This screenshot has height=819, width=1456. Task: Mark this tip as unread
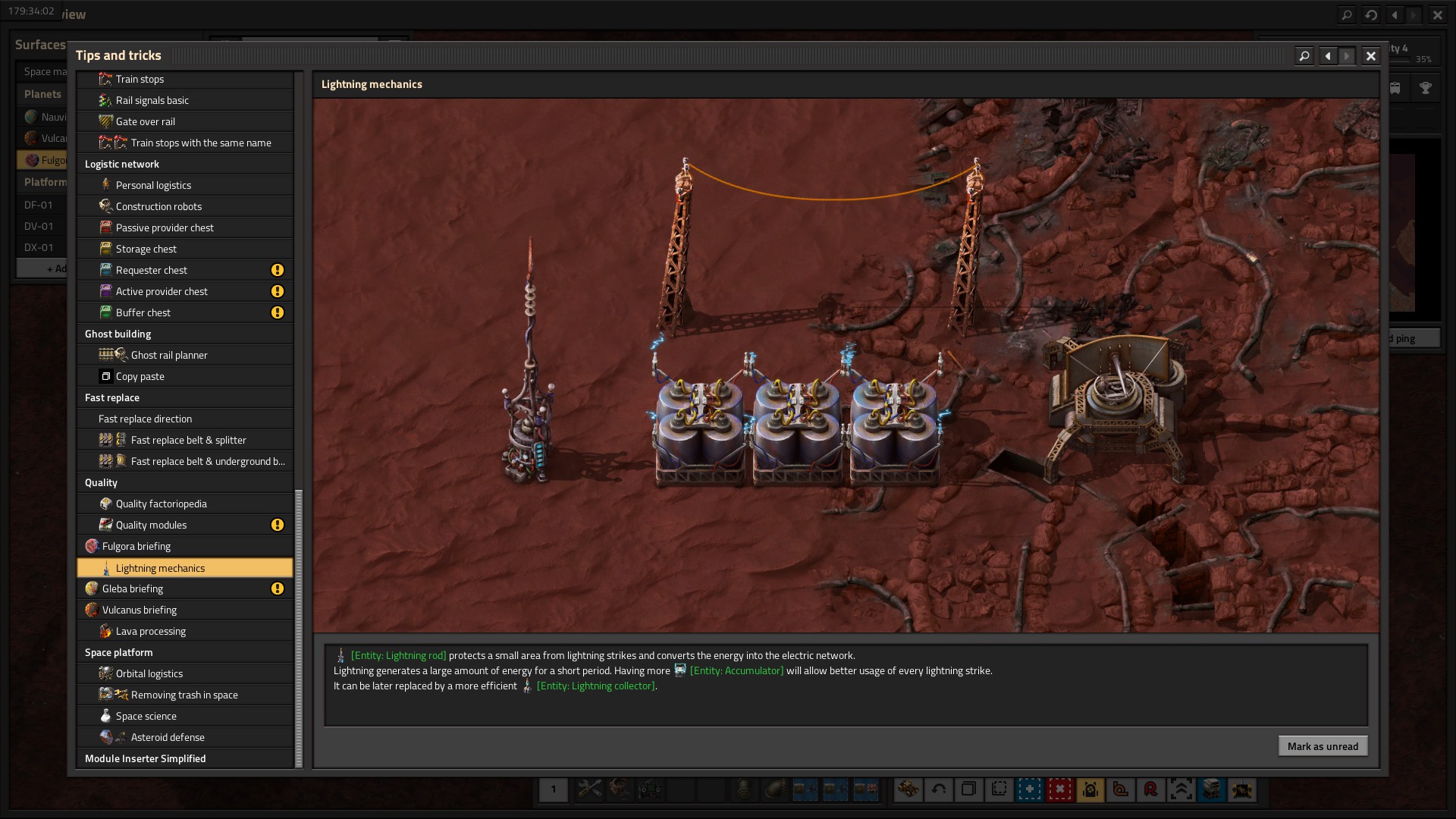[x=1323, y=746]
